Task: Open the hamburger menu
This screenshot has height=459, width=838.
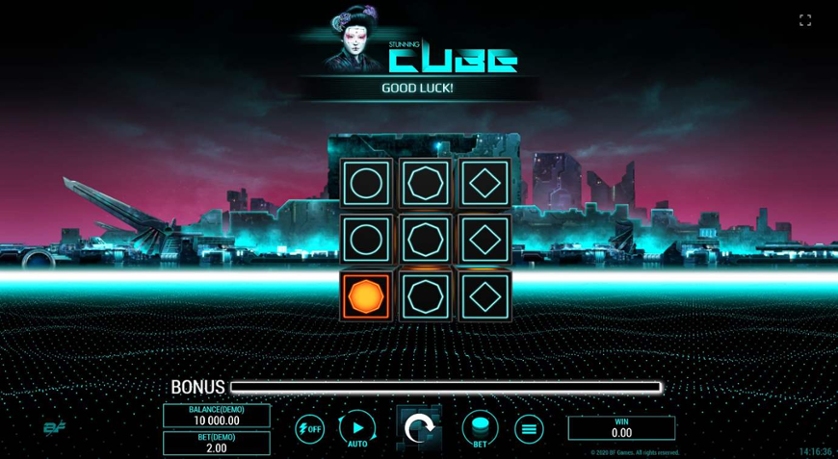Action: coord(529,429)
